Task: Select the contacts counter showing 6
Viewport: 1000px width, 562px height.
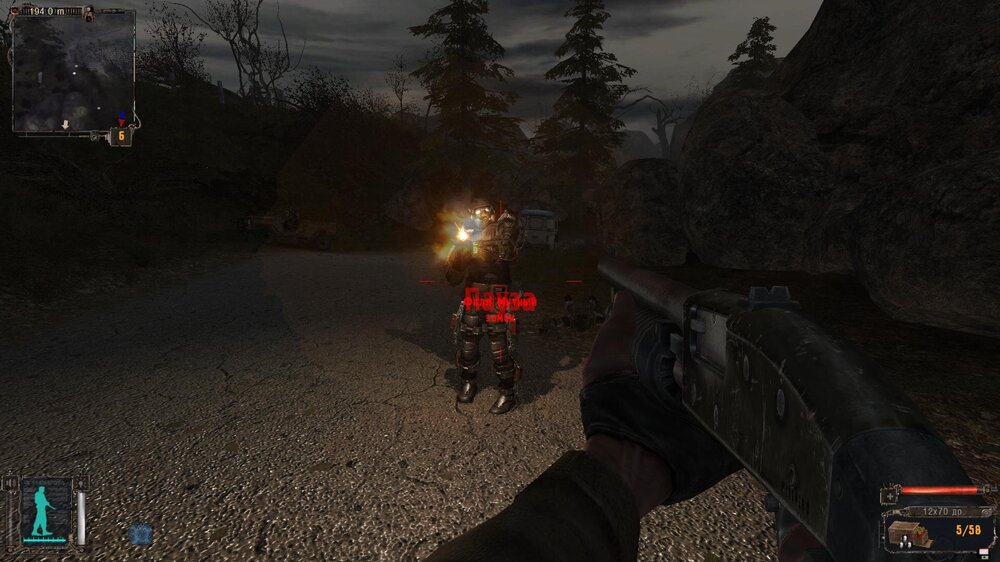Action: coord(121,136)
